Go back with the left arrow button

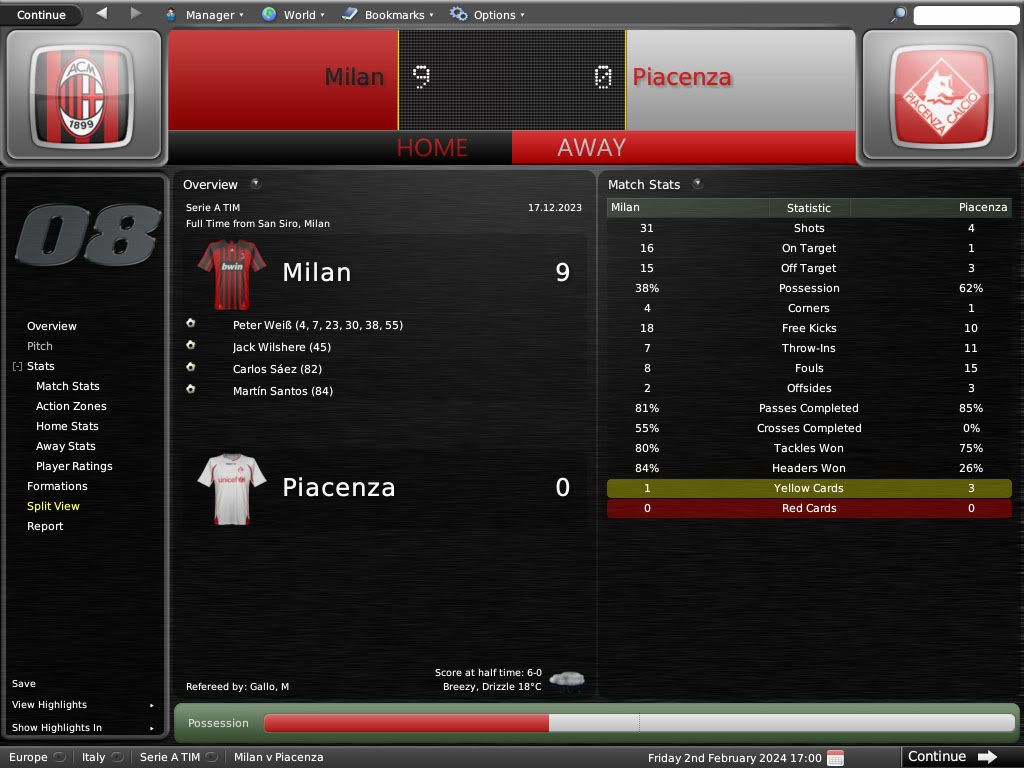(x=101, y=14)
